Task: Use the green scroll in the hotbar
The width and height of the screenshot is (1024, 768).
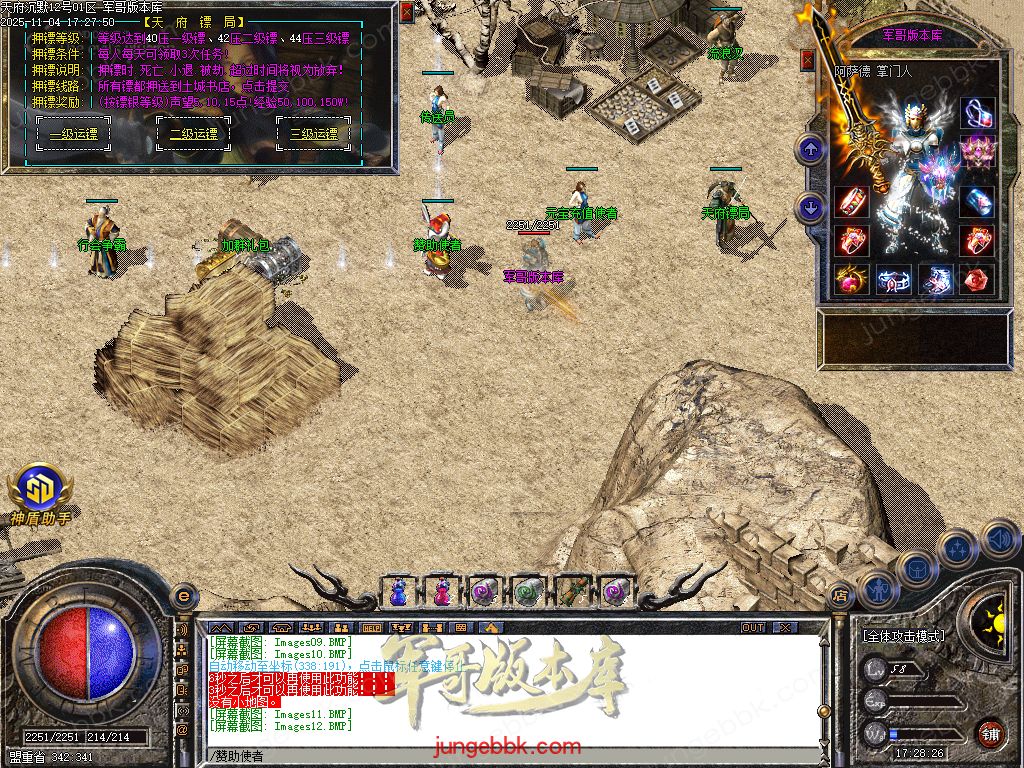Action: pyautogui.click(x=527, y=592)
